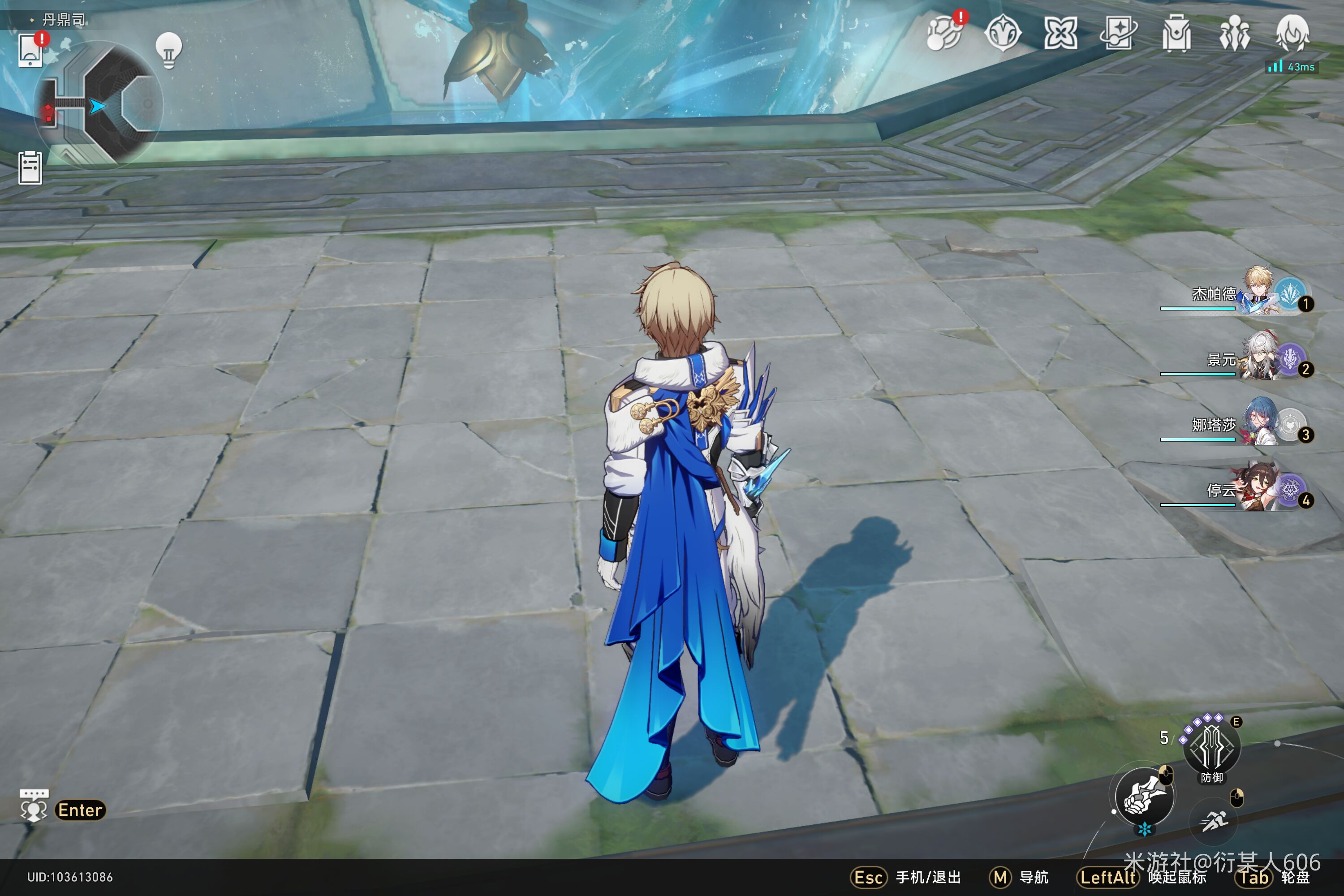Open the star card warp icon
Image resolution: width=1344 pixels, height=896 pixels.
(x=1118, y=33)
